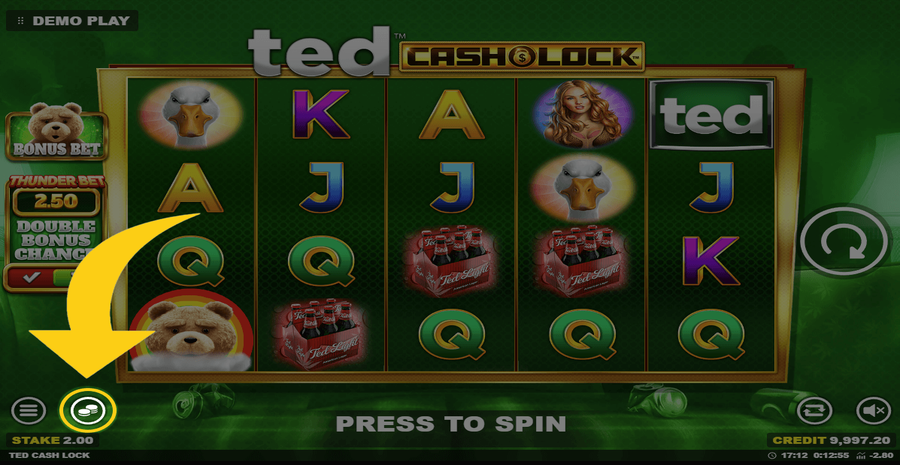Open the autoplay settings

tap(812, 409)
